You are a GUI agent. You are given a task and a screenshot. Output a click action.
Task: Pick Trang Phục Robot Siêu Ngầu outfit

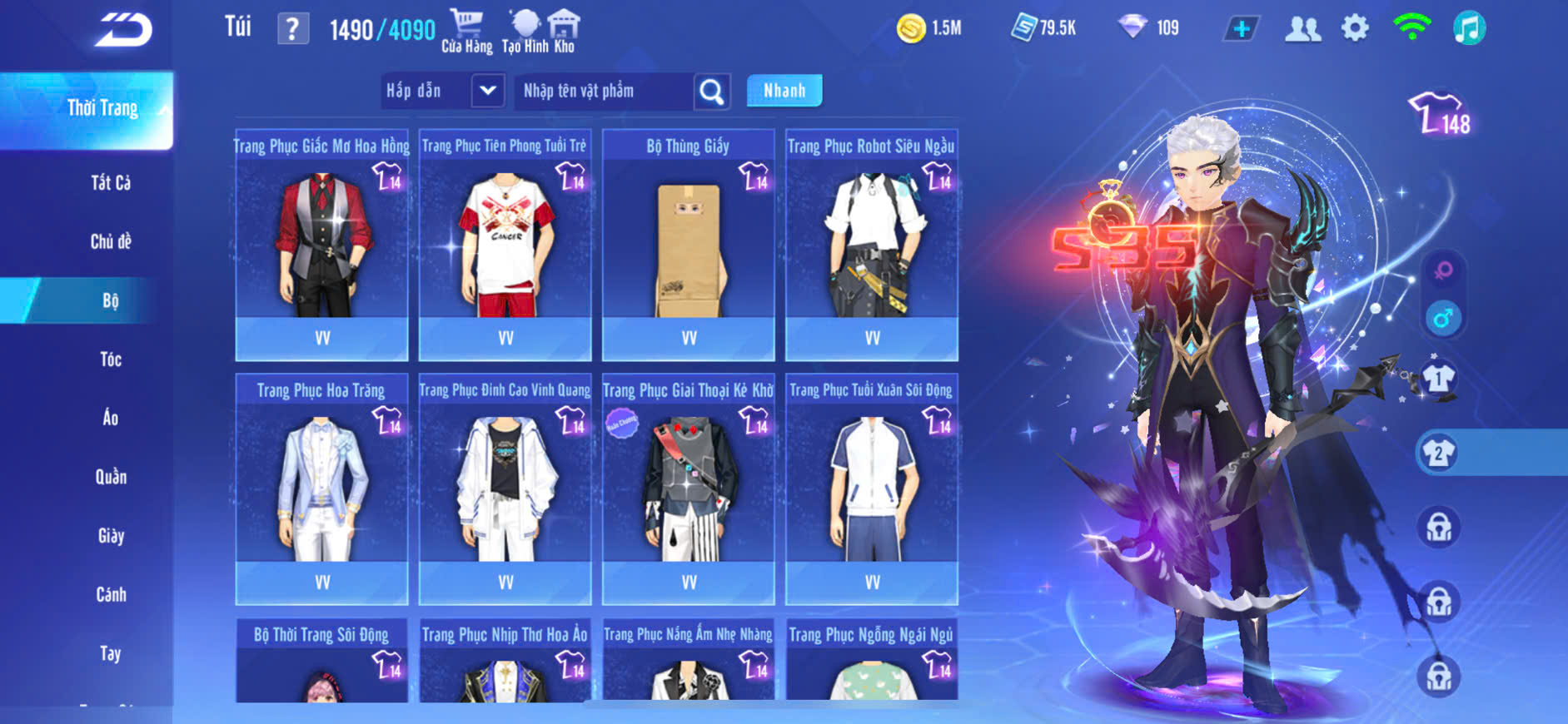(872, 245)
